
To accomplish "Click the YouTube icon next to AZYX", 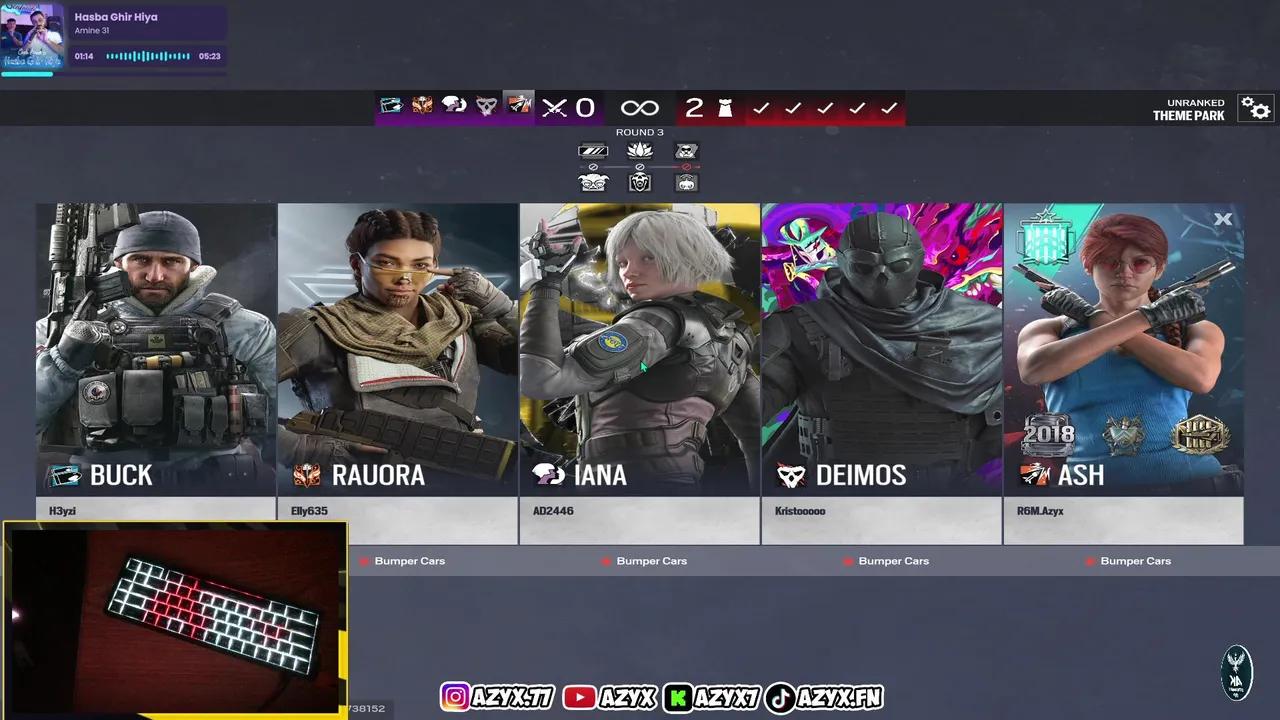I will 579,697.
